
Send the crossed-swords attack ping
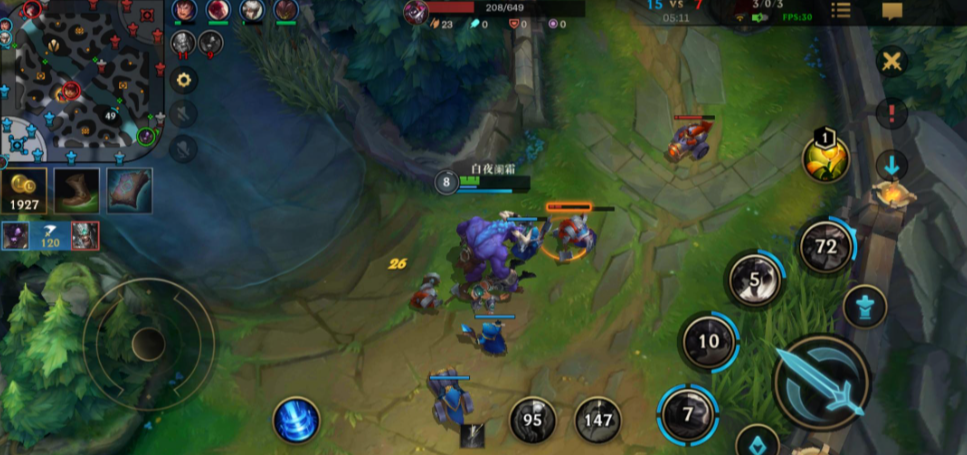pos(891,62)
